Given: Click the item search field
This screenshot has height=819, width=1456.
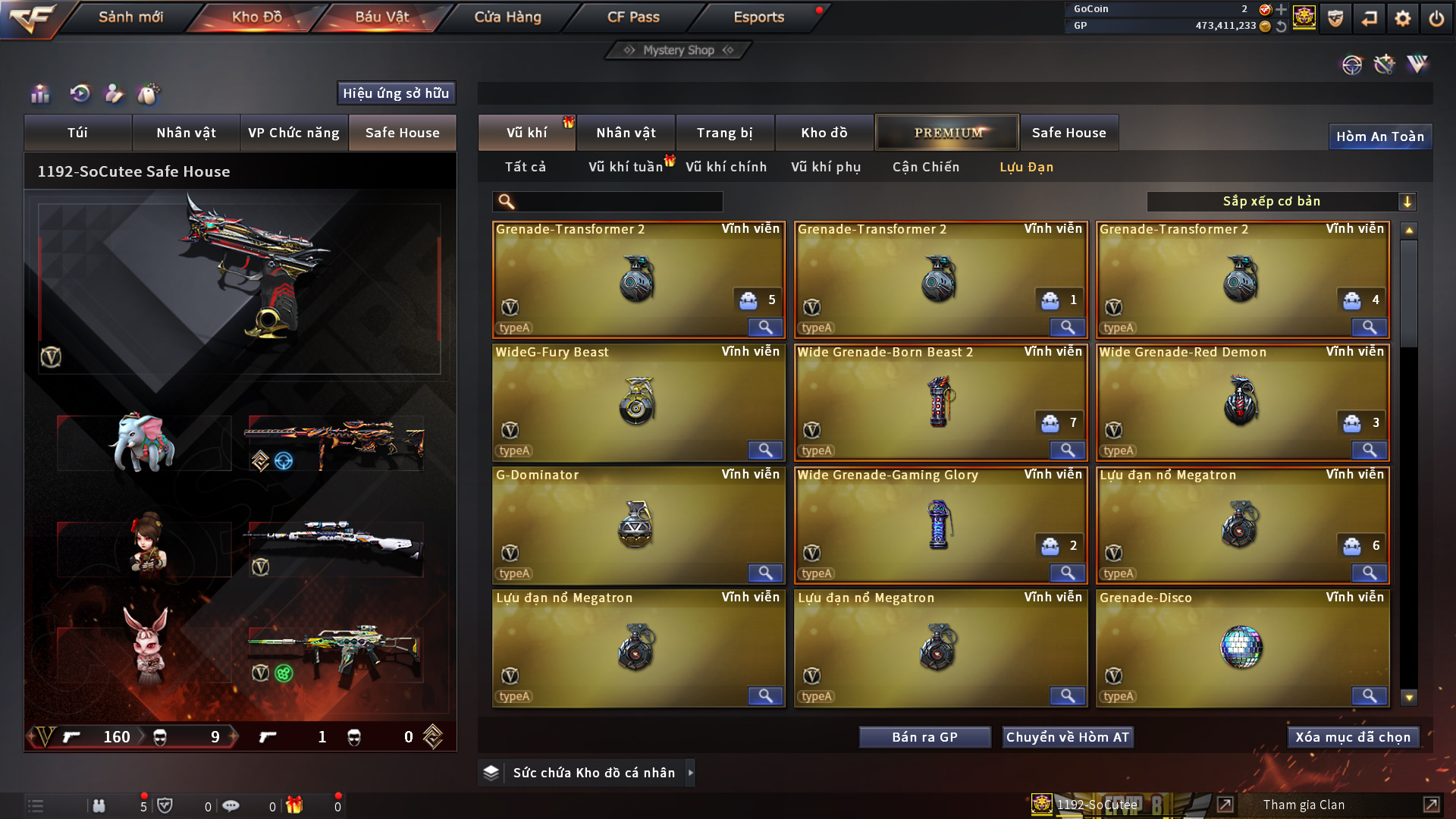Looking at the screenshot, I should click(x=618, y=202).
